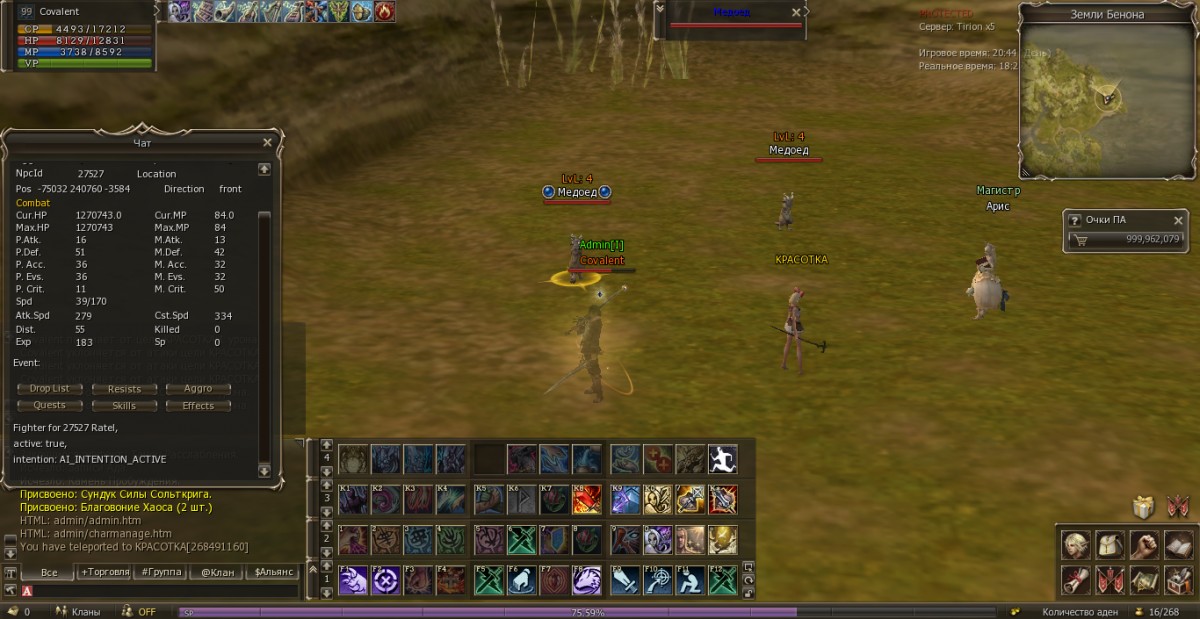The width and height of the screenshot is (1200, 619).
Task: Close the Очки ПА window
Action: pyautogui.click(x=1178, y=220)
